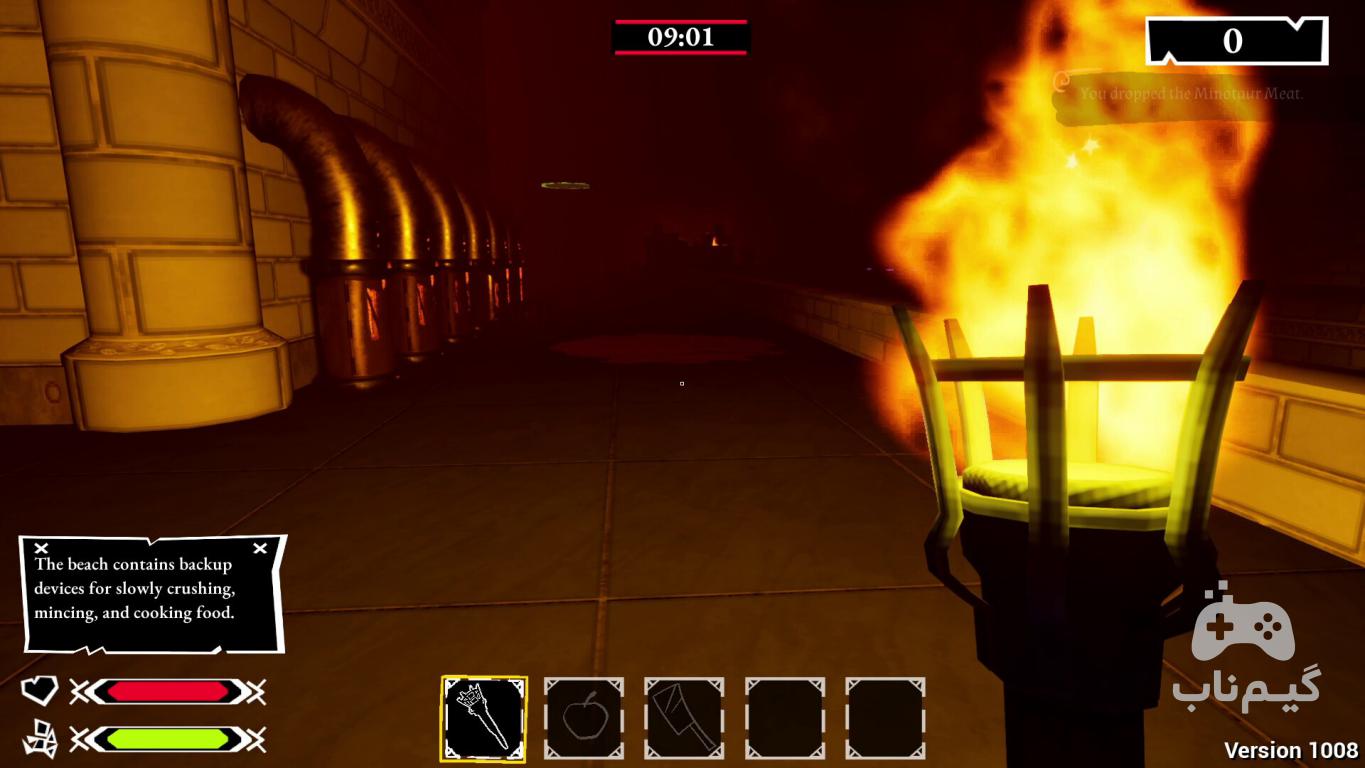Screen dimensions: 1365x768
Task: Choose the apple hotbar slot
Action: click(583, 718)
